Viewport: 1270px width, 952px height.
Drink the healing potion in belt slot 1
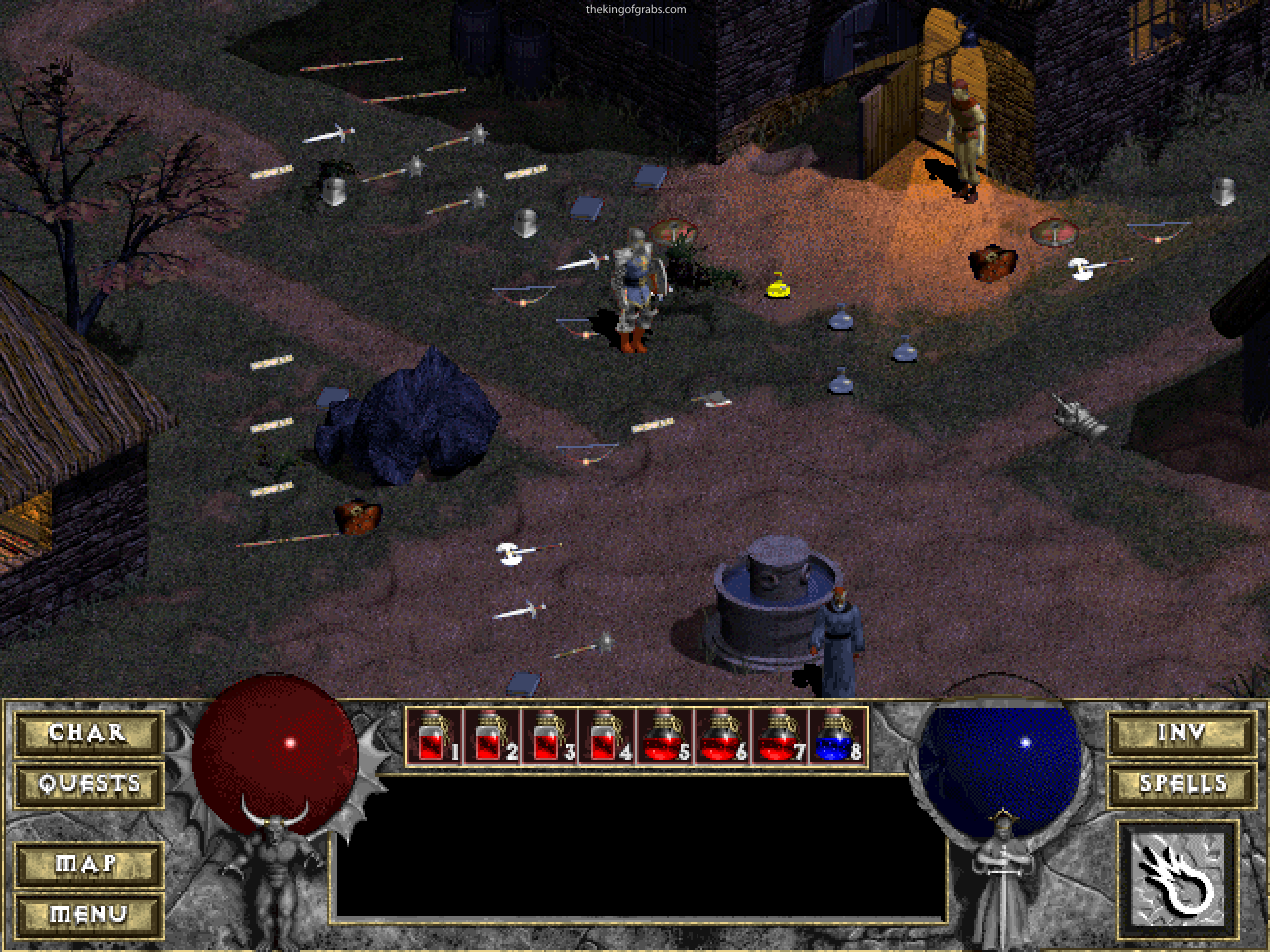coord(432,734)
